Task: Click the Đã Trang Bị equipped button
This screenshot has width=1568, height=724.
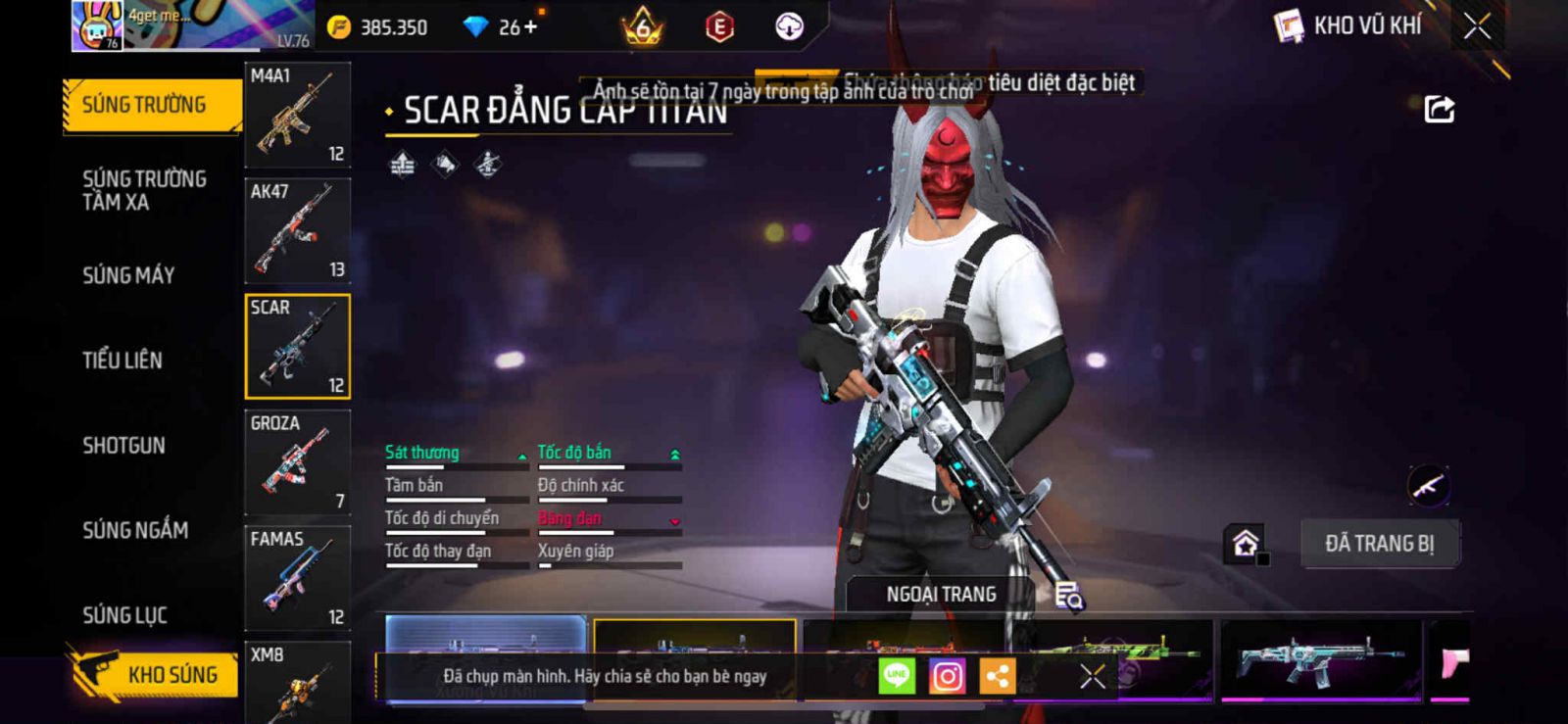Action: pyautogui.click(x=1379, y=544)
